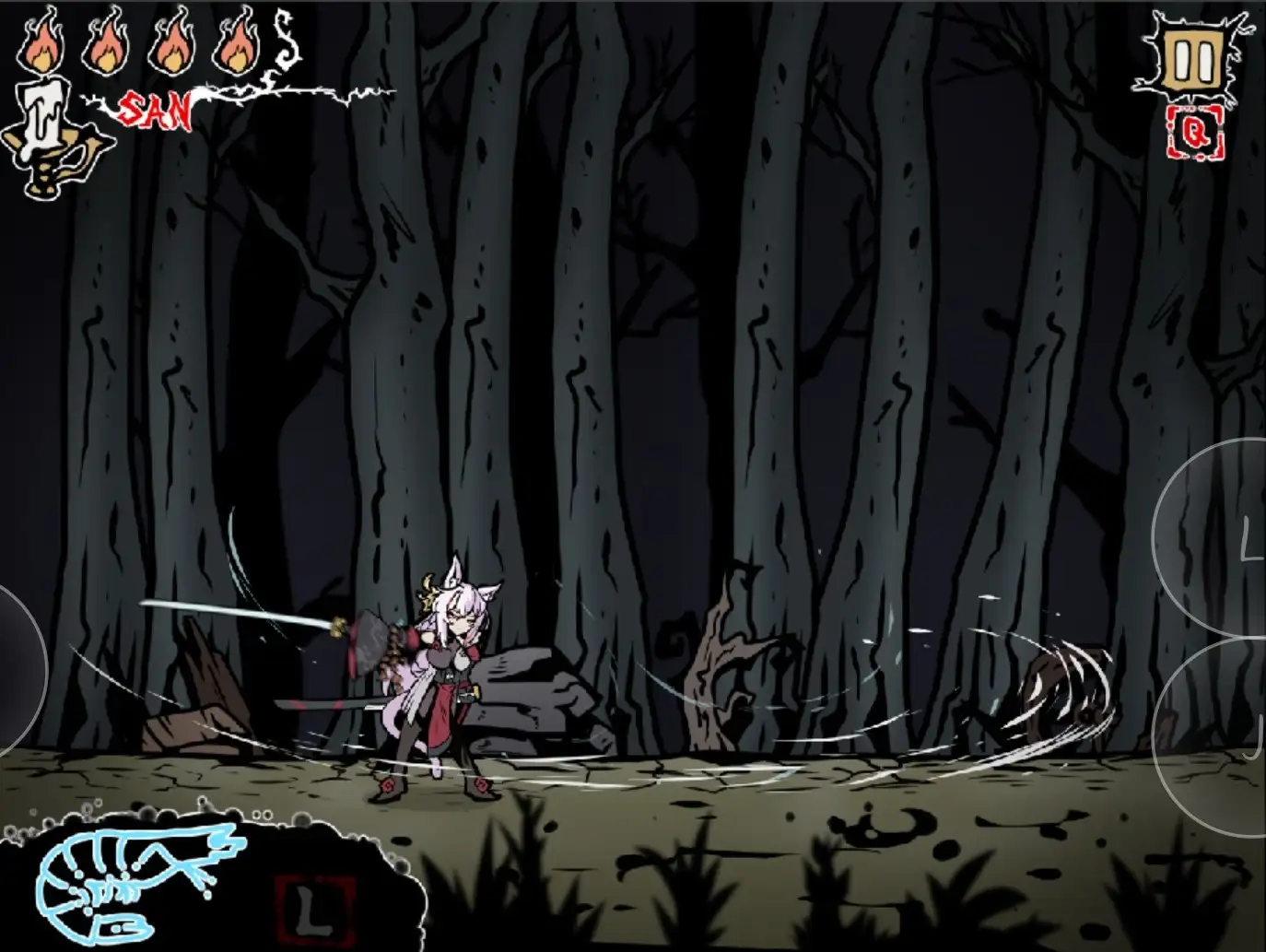Pause the game with the pause button
Screen dimensions: 1266x952
[1195, 62]
